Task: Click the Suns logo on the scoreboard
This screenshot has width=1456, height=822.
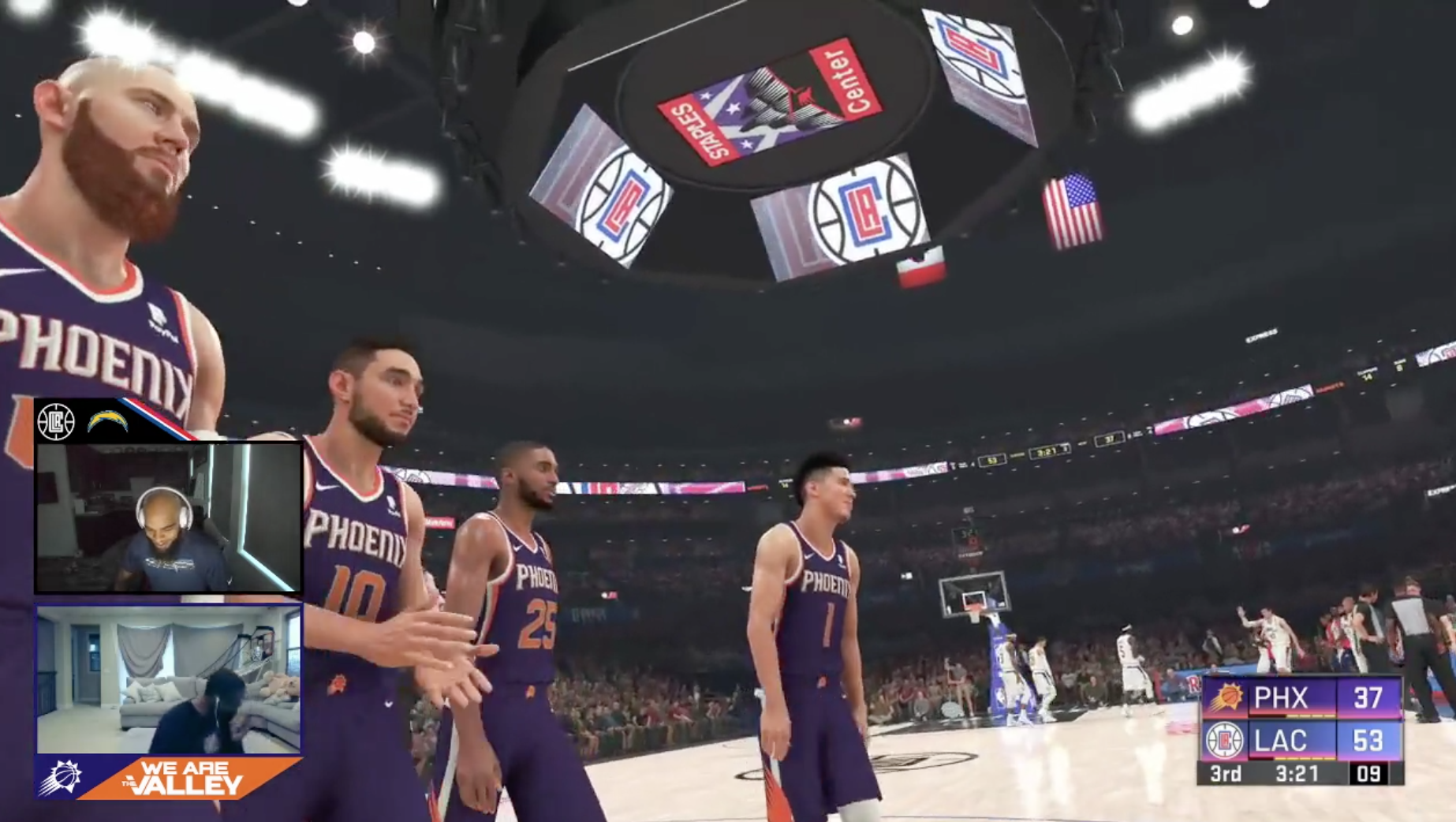Action: coord(1225,697)
